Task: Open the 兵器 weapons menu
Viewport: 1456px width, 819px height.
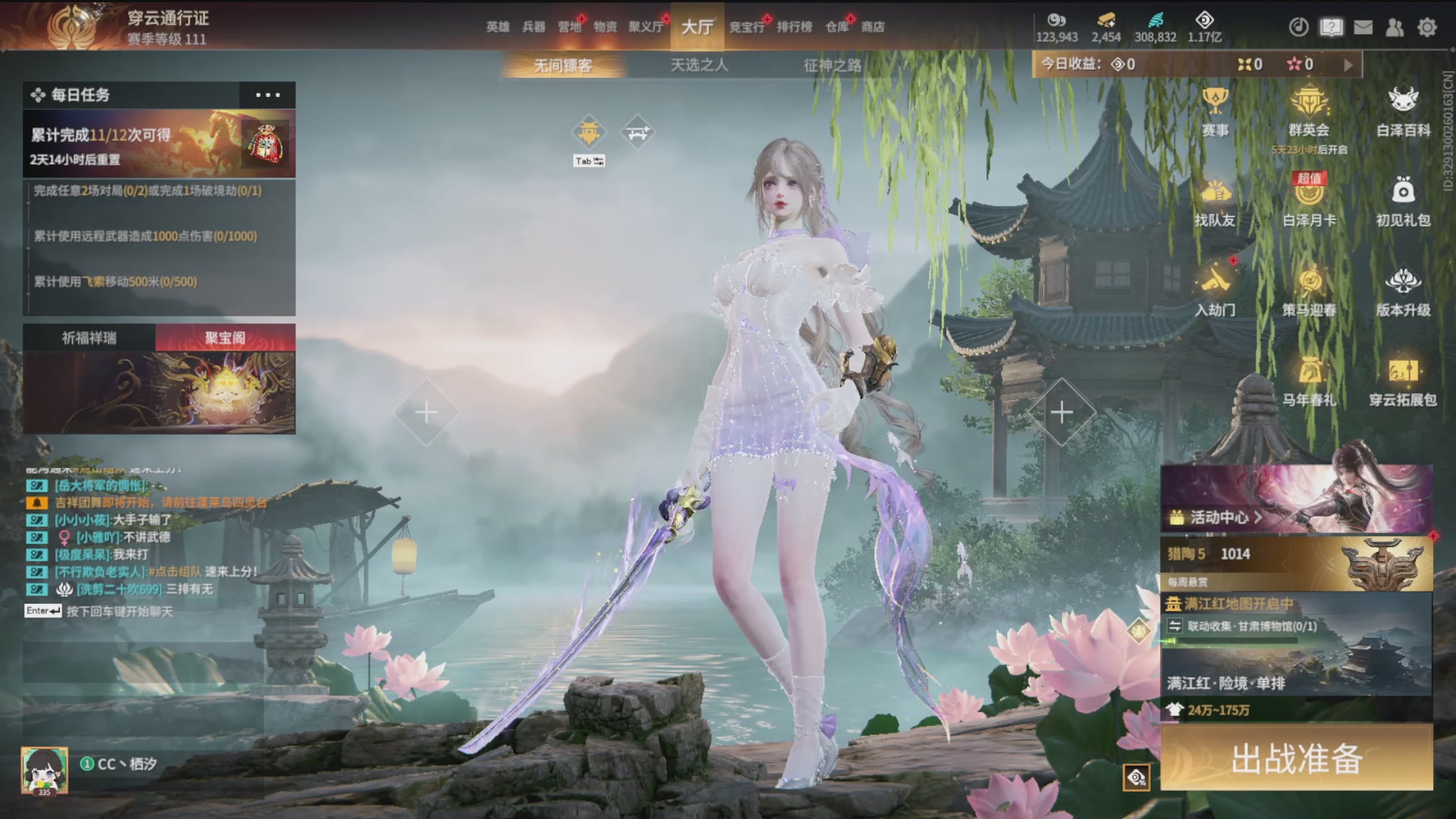Action: (534, 27)
